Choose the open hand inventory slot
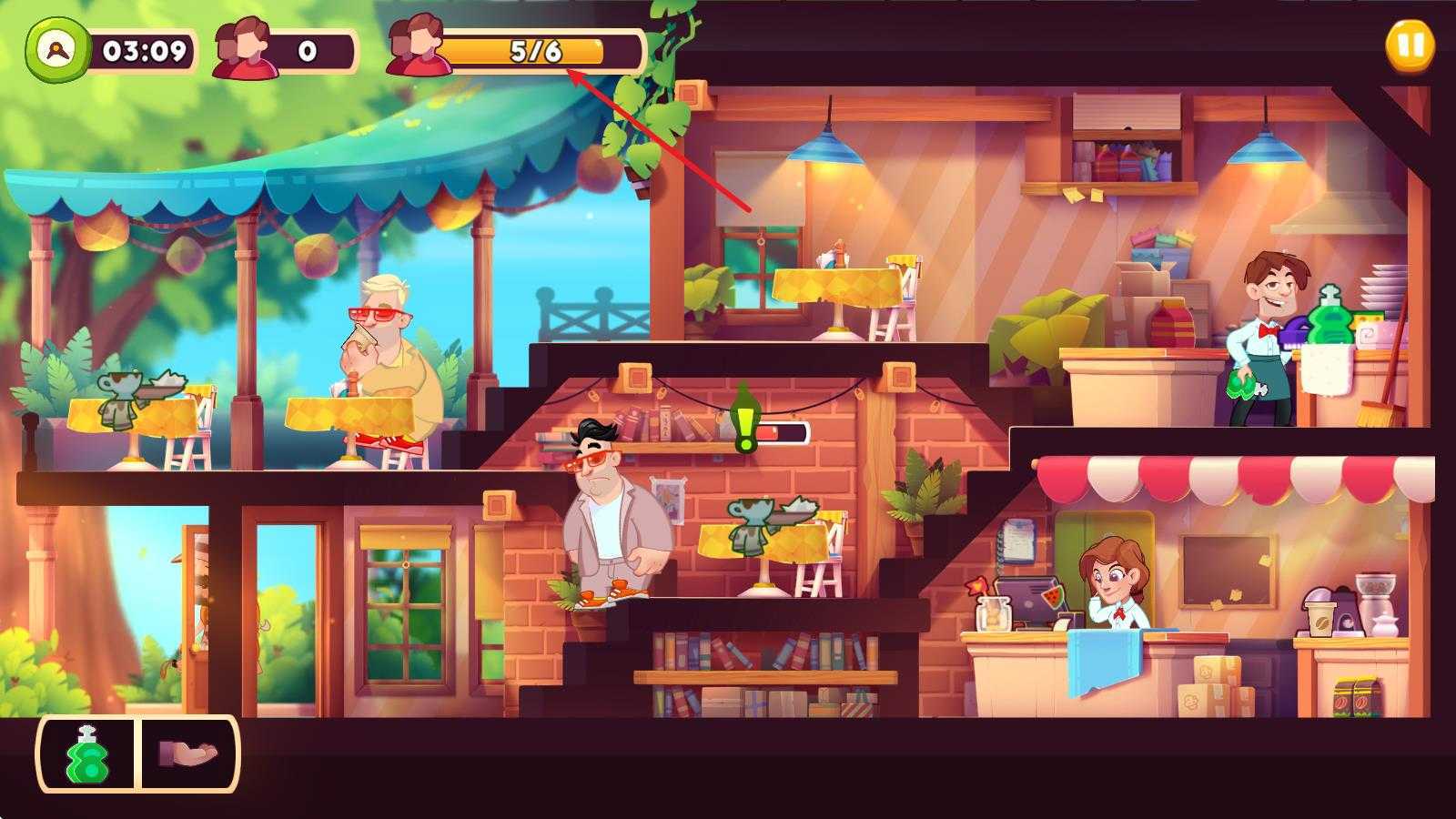Viewport: 1456px width, 819px height. (188, 753)
